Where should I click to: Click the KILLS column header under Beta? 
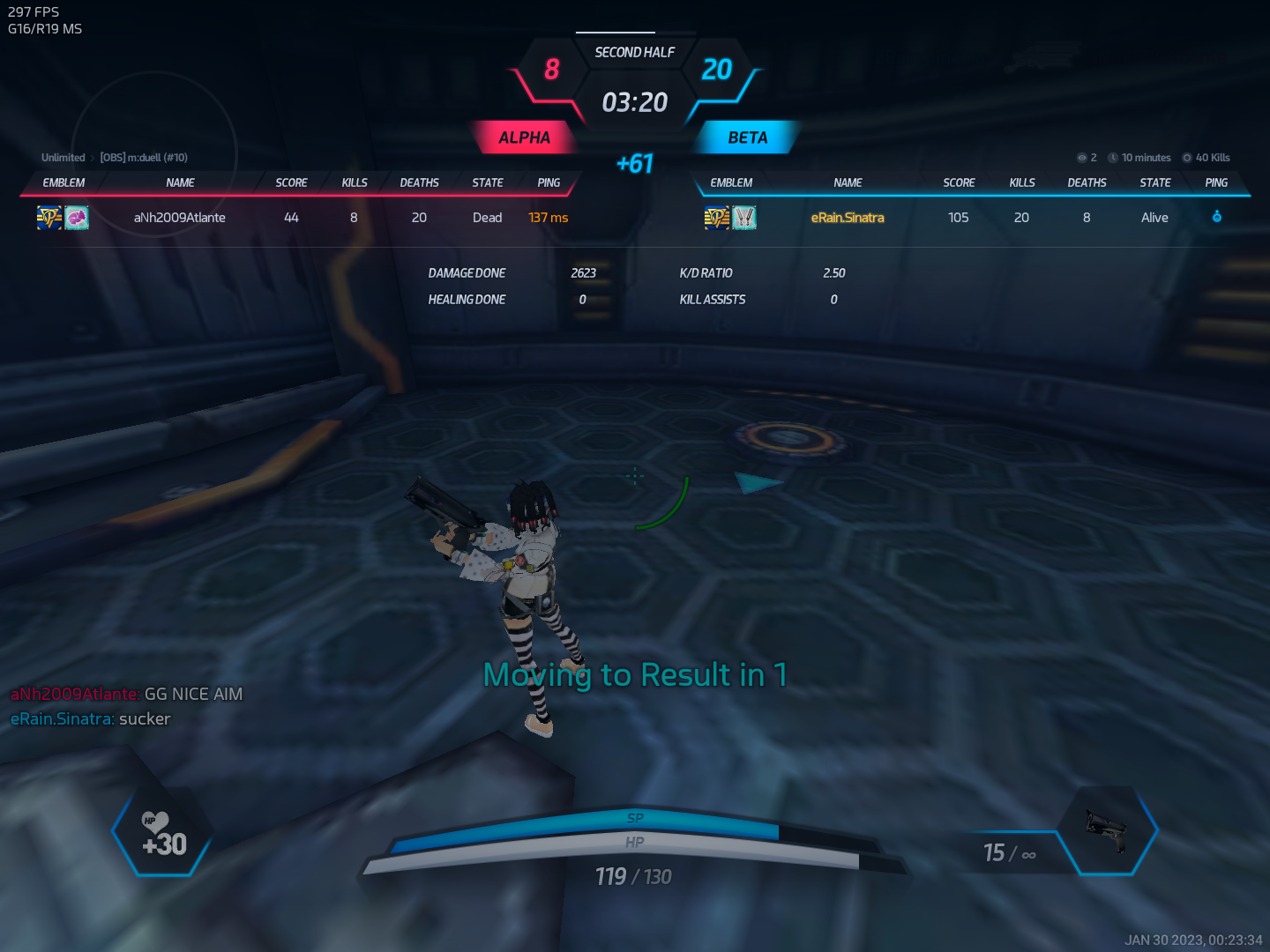[x=1022, y=182]
